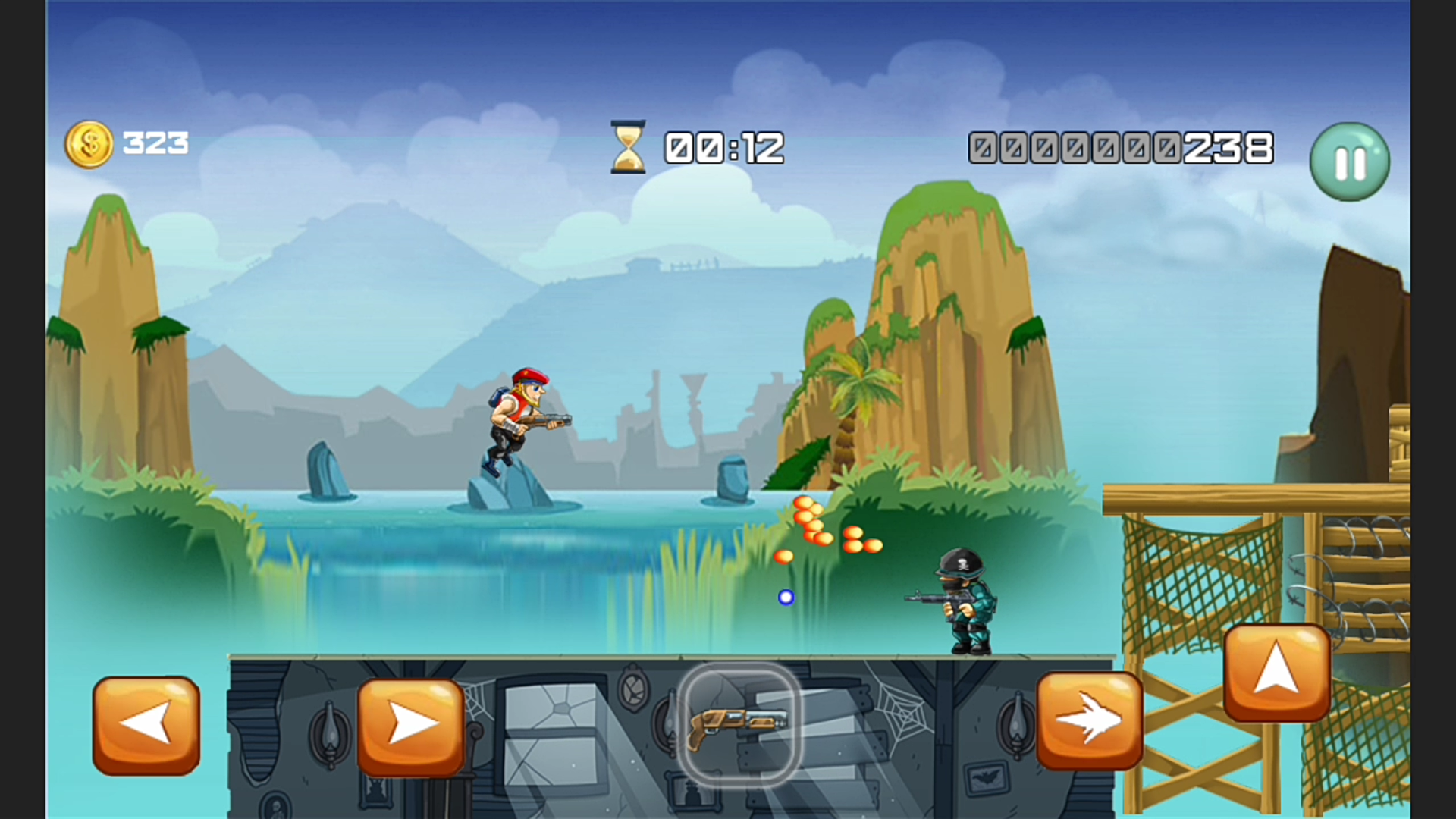Viewport: 1456px width, 819px height.
Task: Tap the fire button with bullet arrow
Action: coord(1090,722)
